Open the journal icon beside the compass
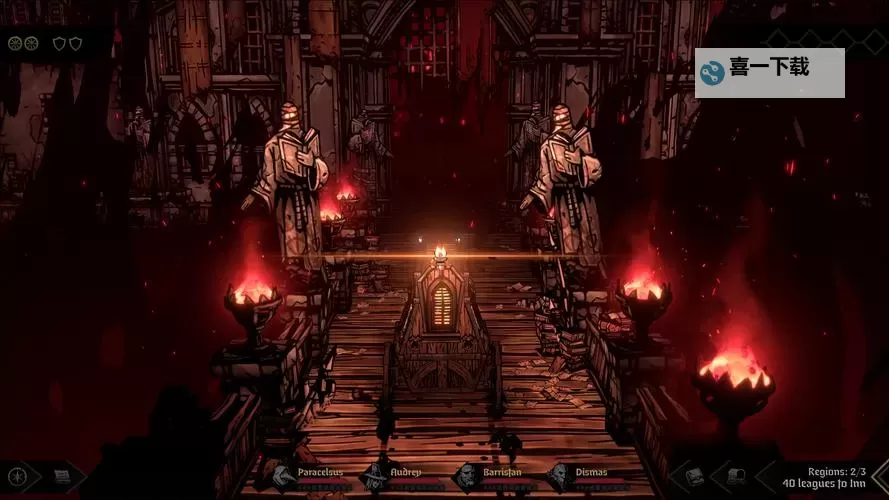Image resolution: width=889 pixels, height=500 pixels. (62, 476)
